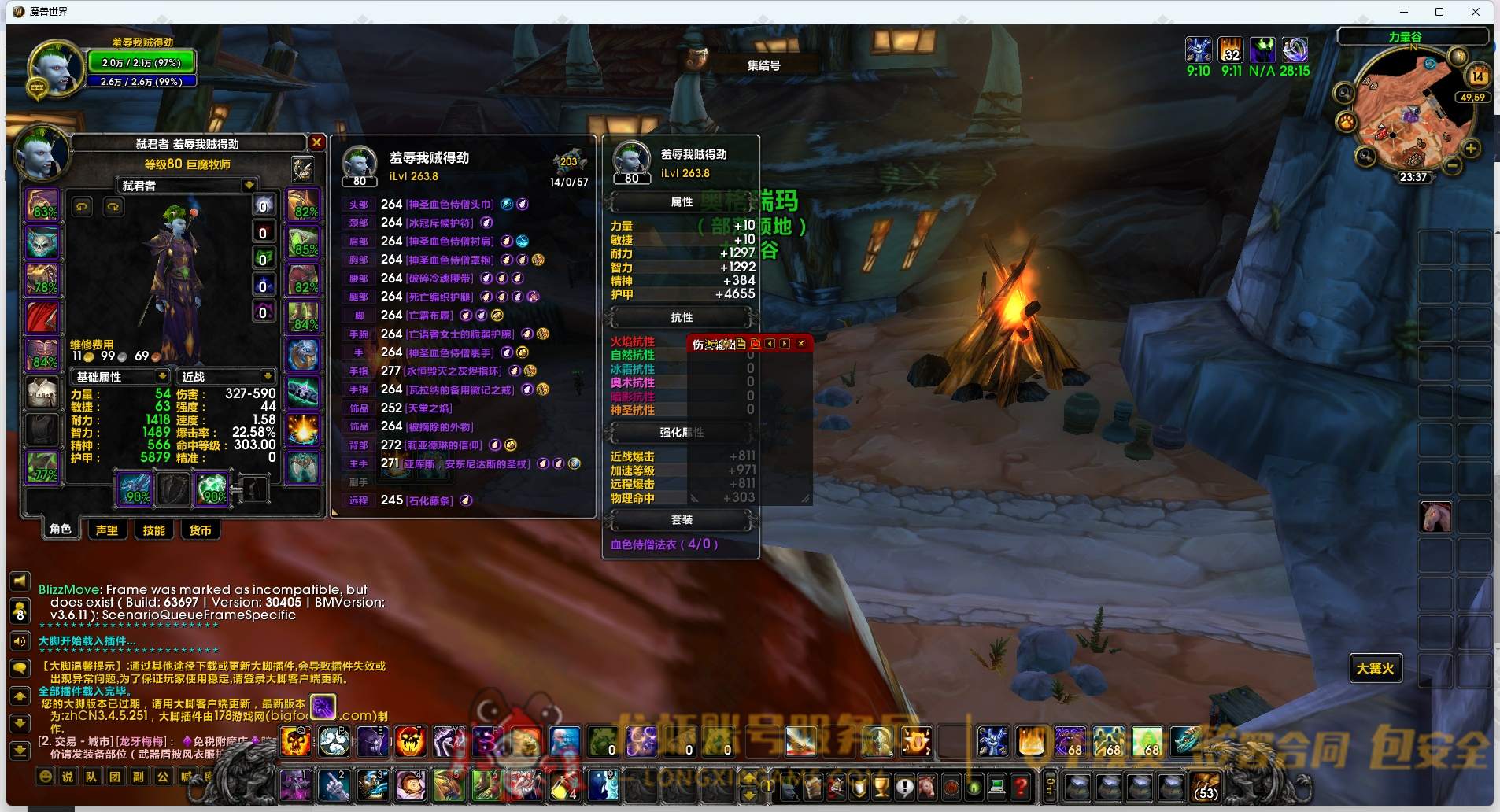
Task: Switch to the 声望 reputation tab
Action: click(107, 530)
